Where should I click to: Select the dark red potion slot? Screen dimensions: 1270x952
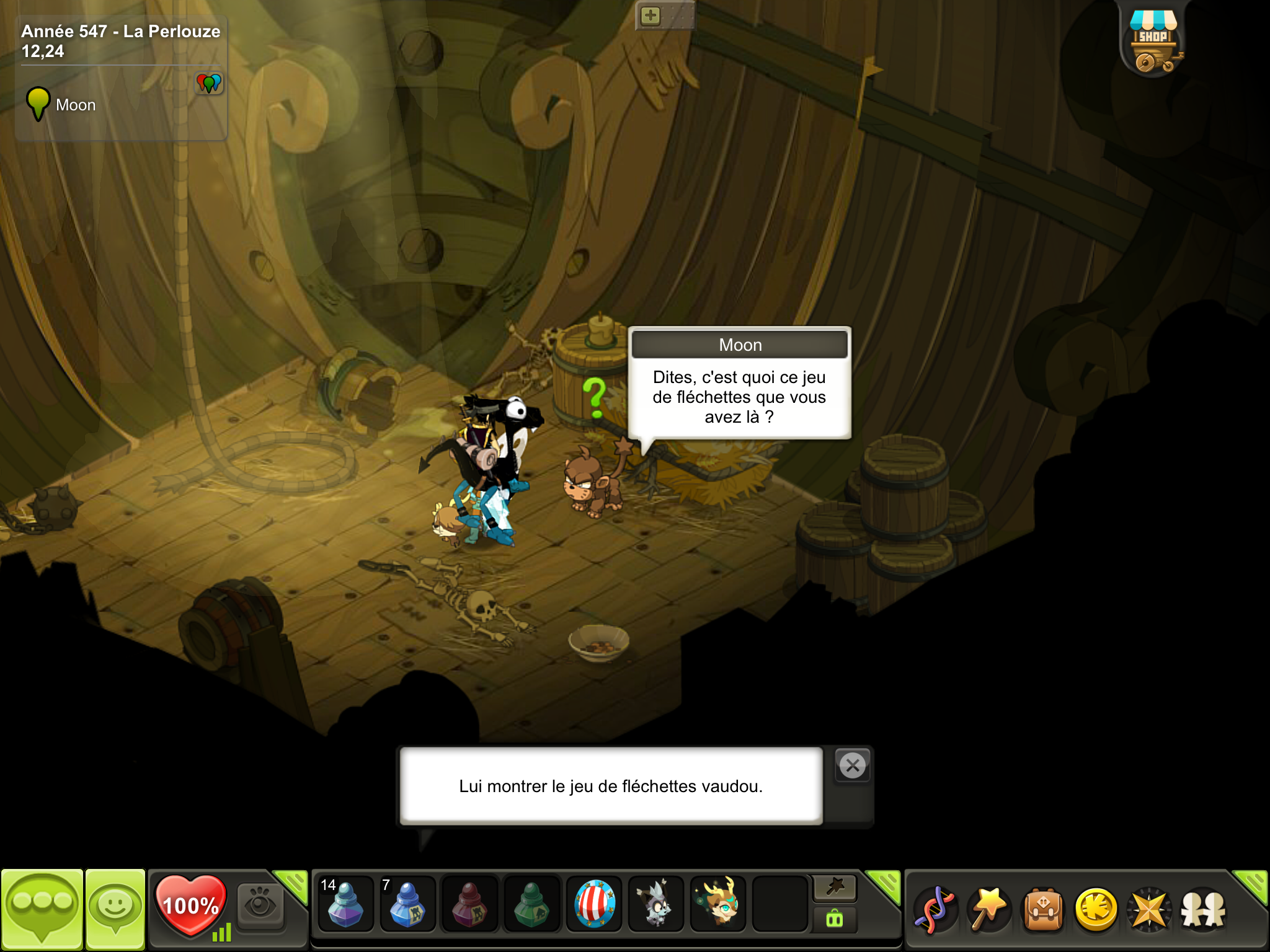point(469,905)
